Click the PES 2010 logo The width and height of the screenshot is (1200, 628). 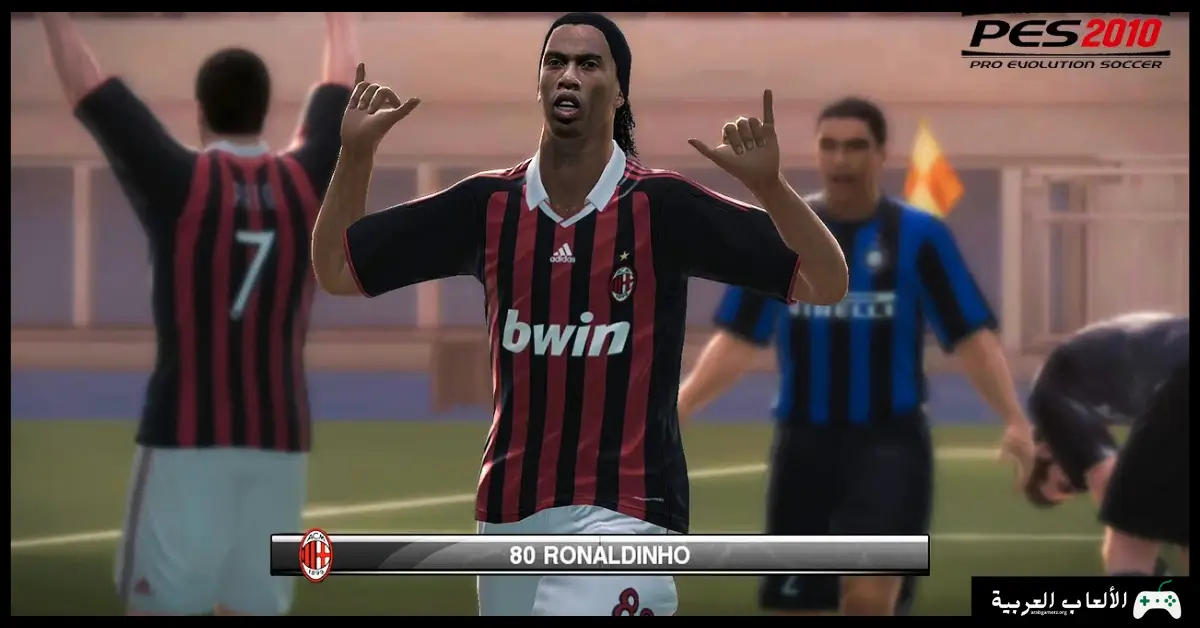1064,42
